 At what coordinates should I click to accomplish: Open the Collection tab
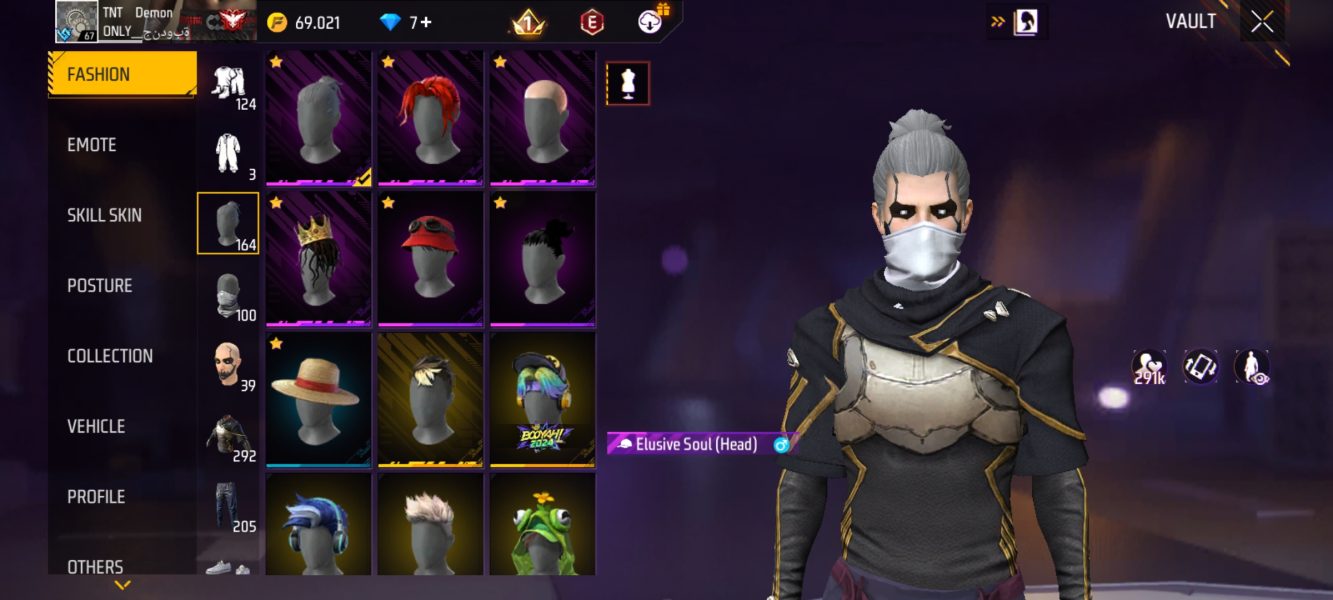click(110, 356)
